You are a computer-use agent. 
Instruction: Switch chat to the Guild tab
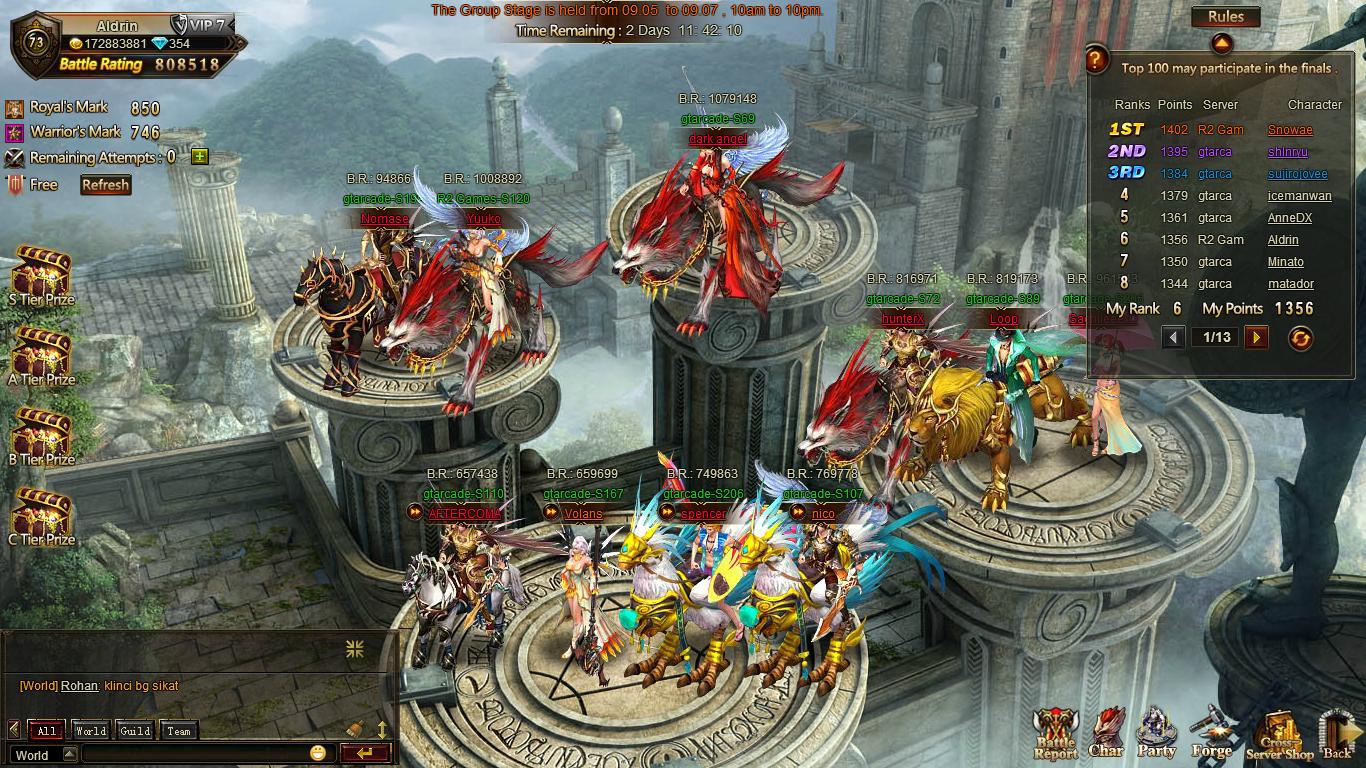coord(135,731)
